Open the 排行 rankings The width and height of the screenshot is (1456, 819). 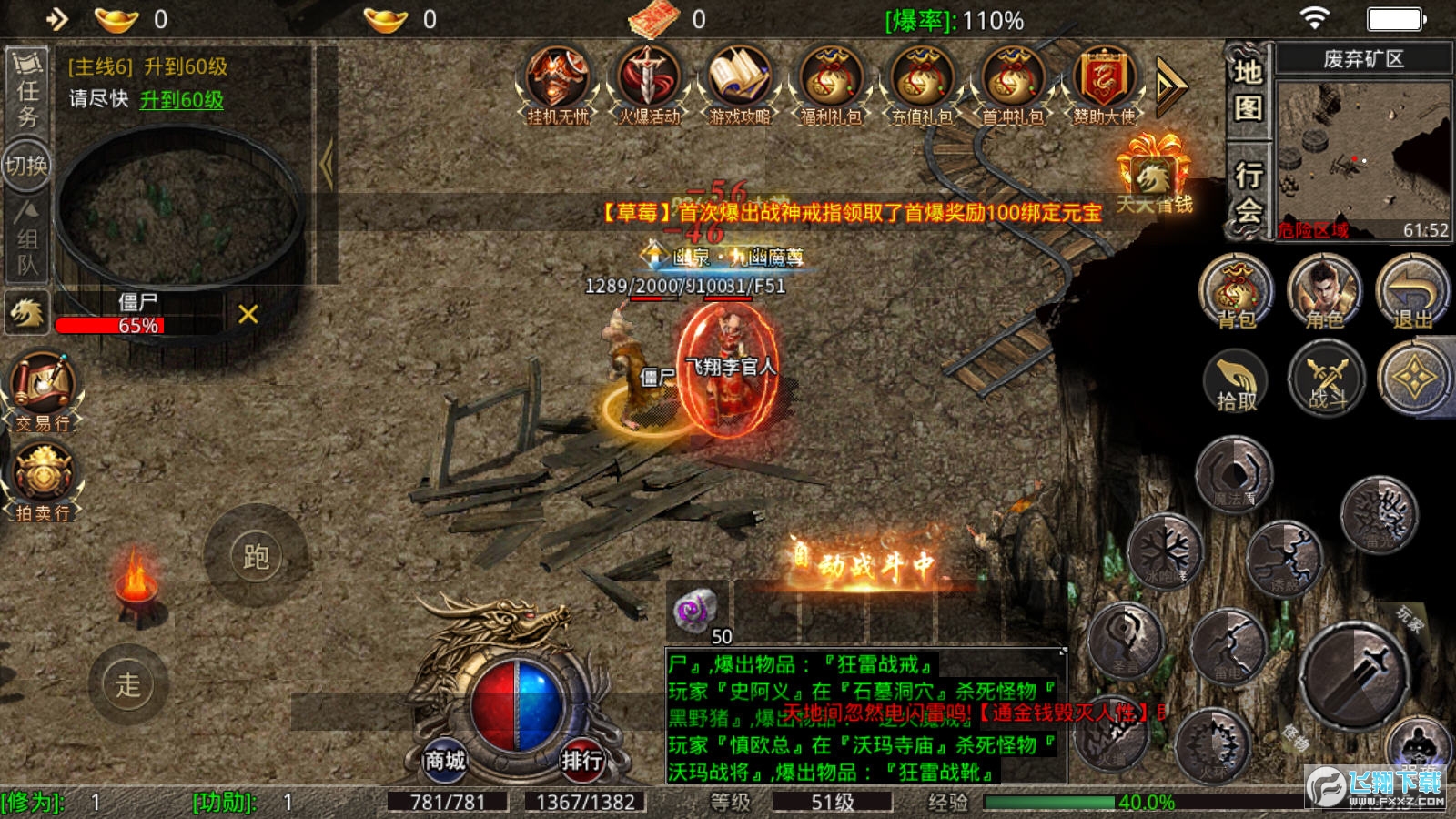click(581, 759)
